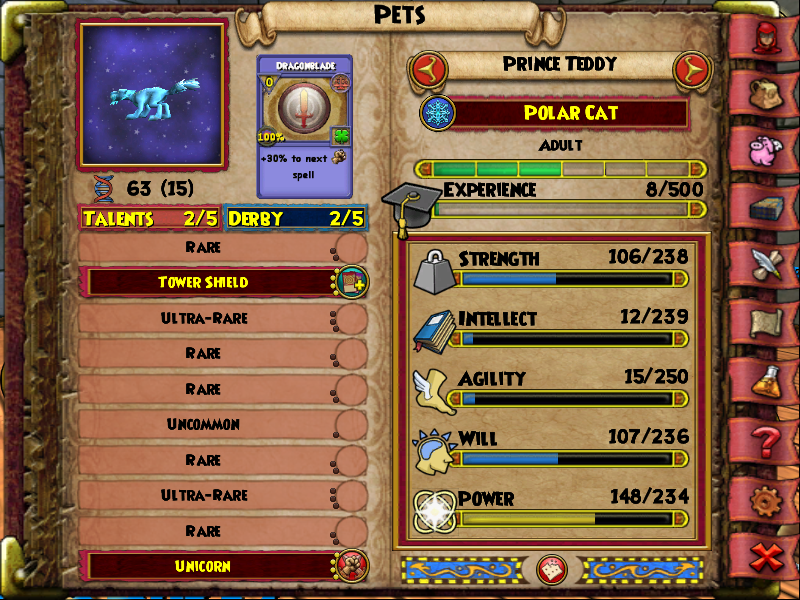Switch to the Talents tab
The image size is (800, 600).
[x=150, y=218]
